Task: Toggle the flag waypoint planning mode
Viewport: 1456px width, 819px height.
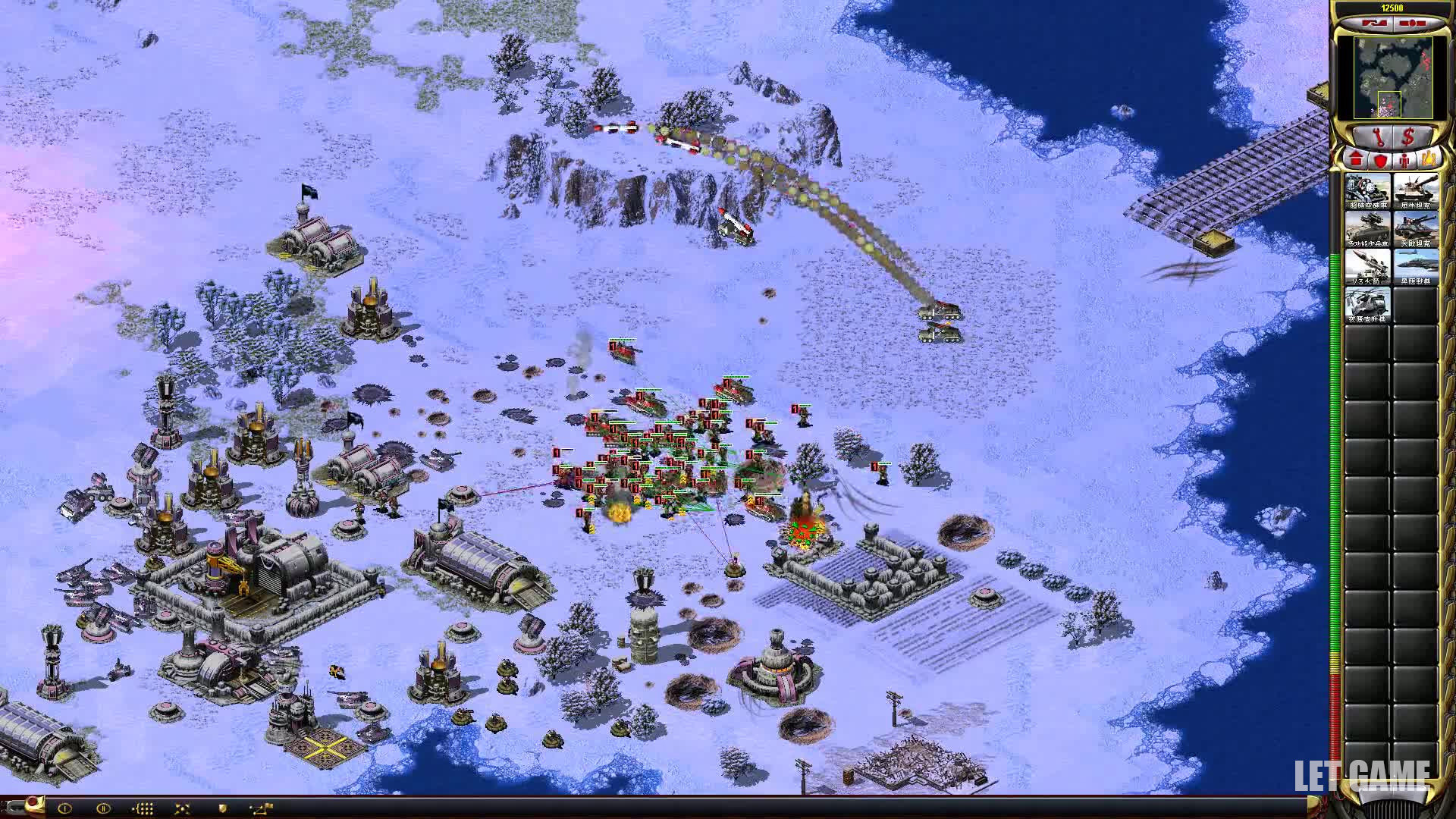Action: 262,808
